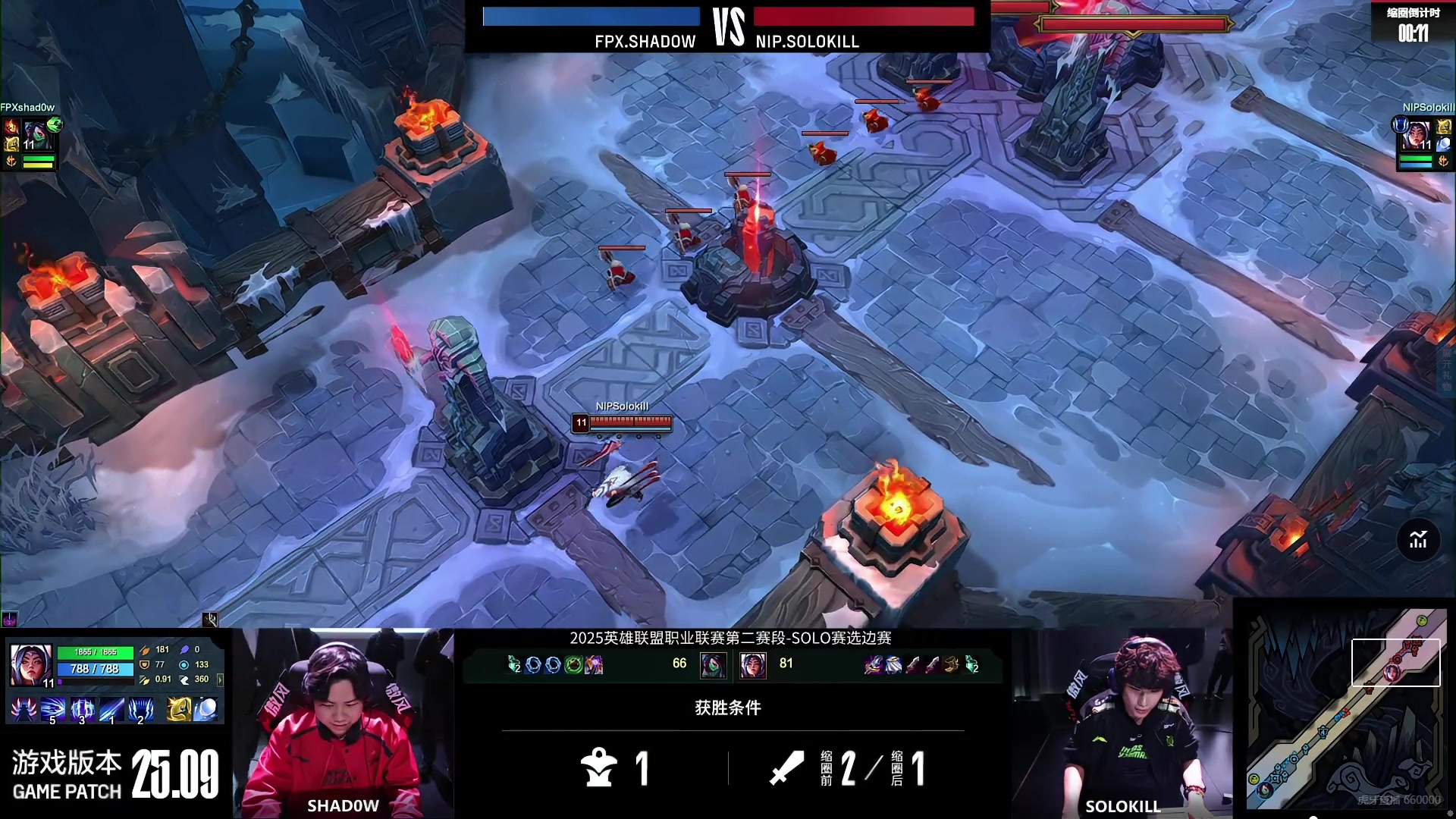
Task: Click Irelia's champion portrait in the HUD
Action: [x=31, y=665]
